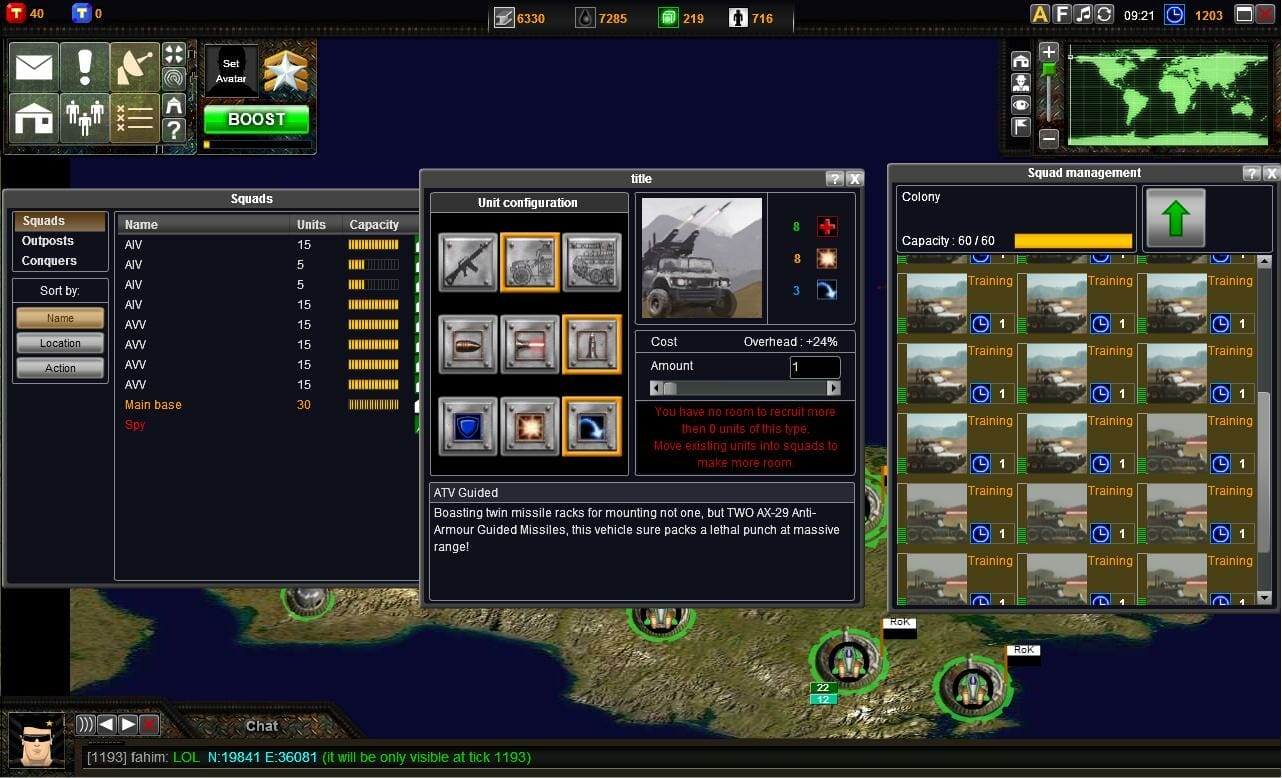Click the Set Avatar portrait
1282x778 pixels.
pos(231,71)
